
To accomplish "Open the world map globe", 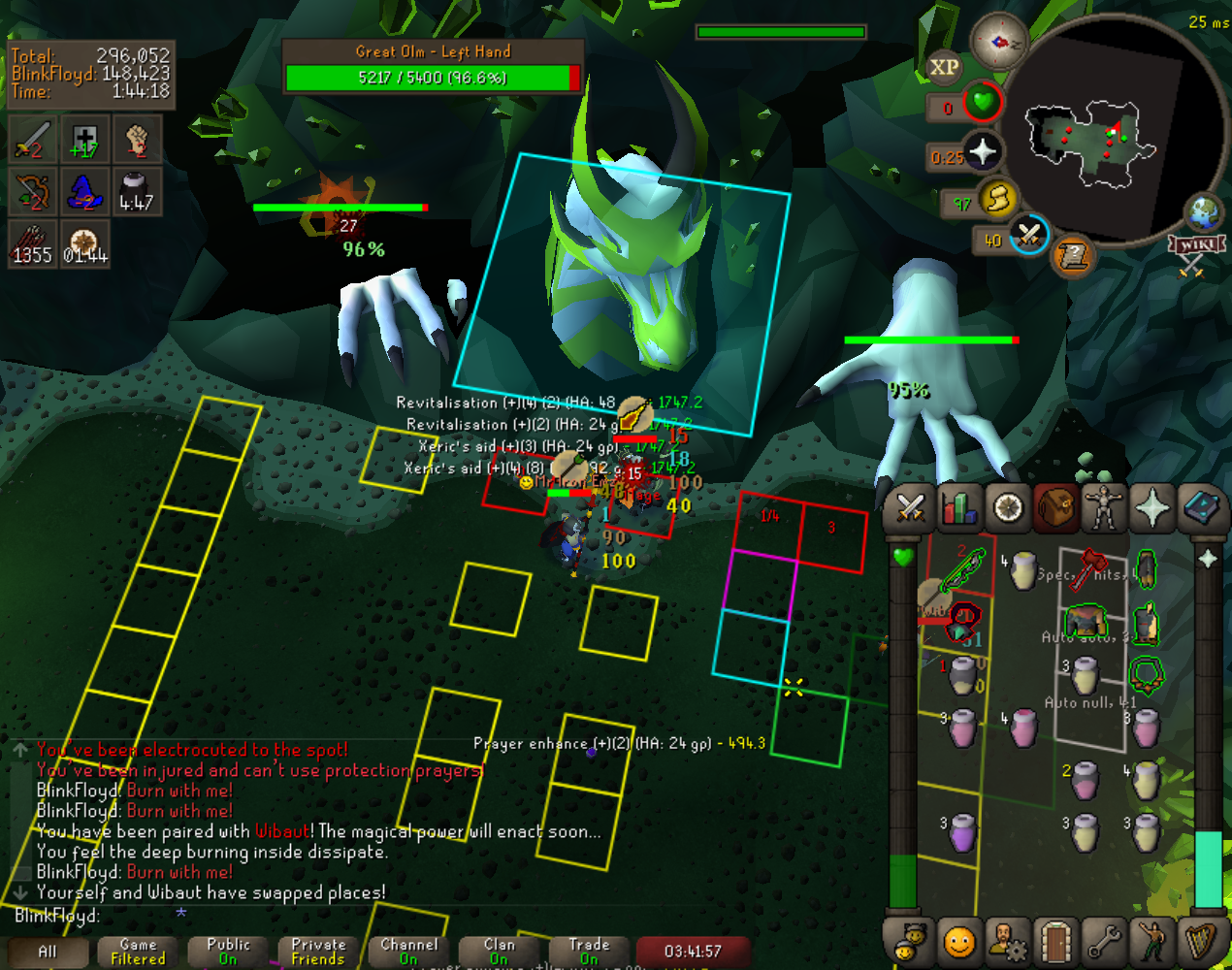I will point(1204,212).
